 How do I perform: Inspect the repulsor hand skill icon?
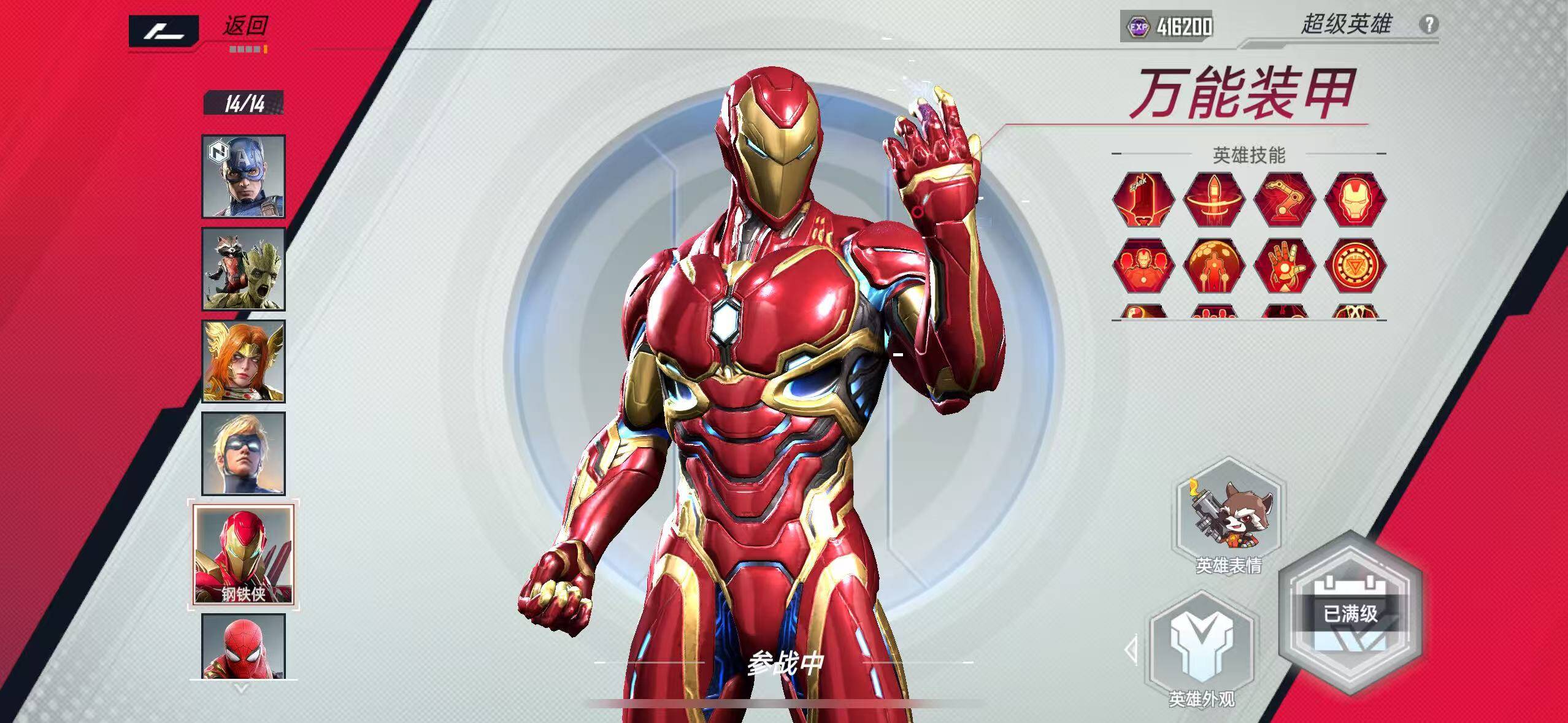pyautogui.click(x=1285, y=266)
